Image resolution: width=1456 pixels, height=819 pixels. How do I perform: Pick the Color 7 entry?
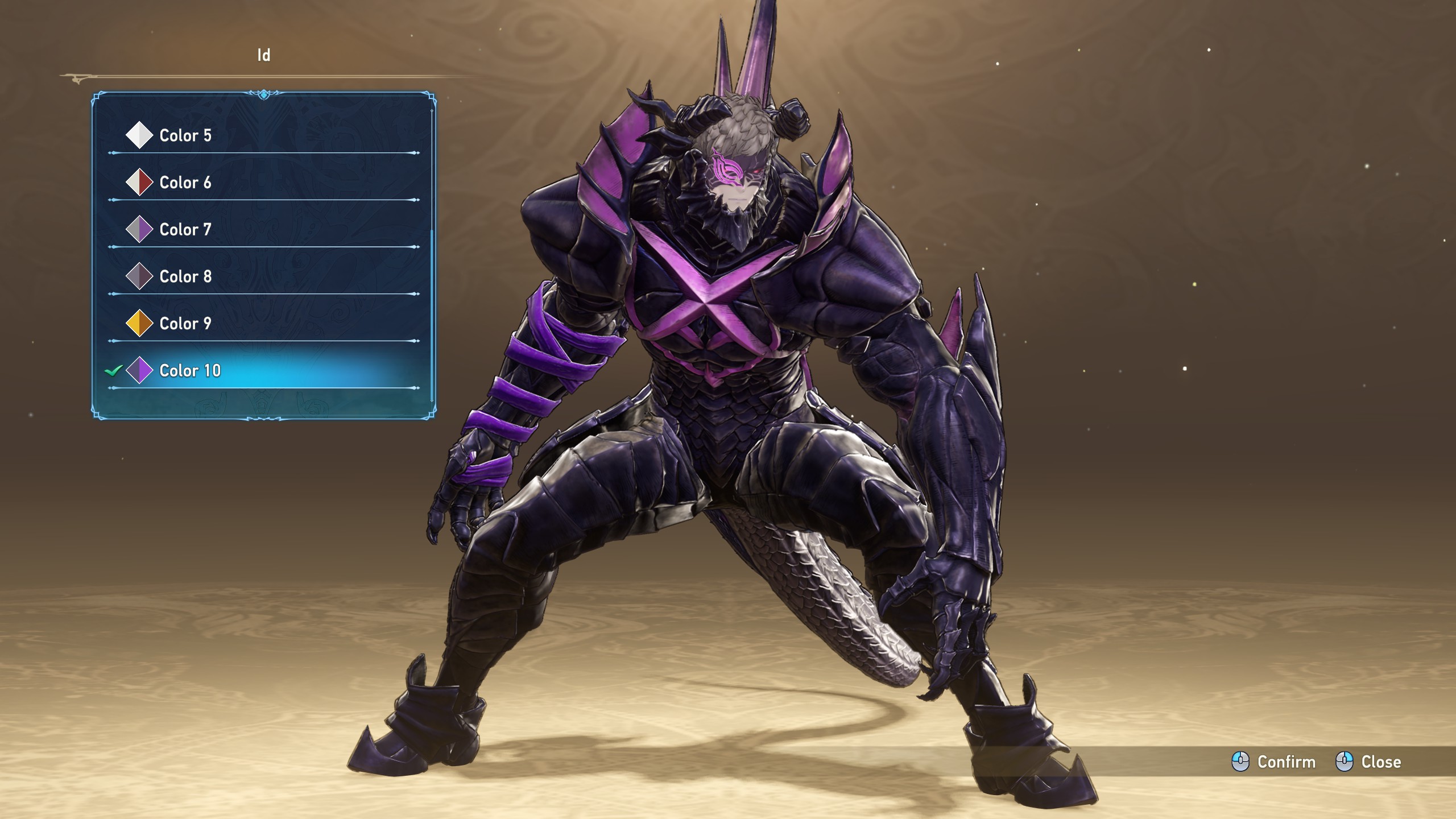coord(185,230)
